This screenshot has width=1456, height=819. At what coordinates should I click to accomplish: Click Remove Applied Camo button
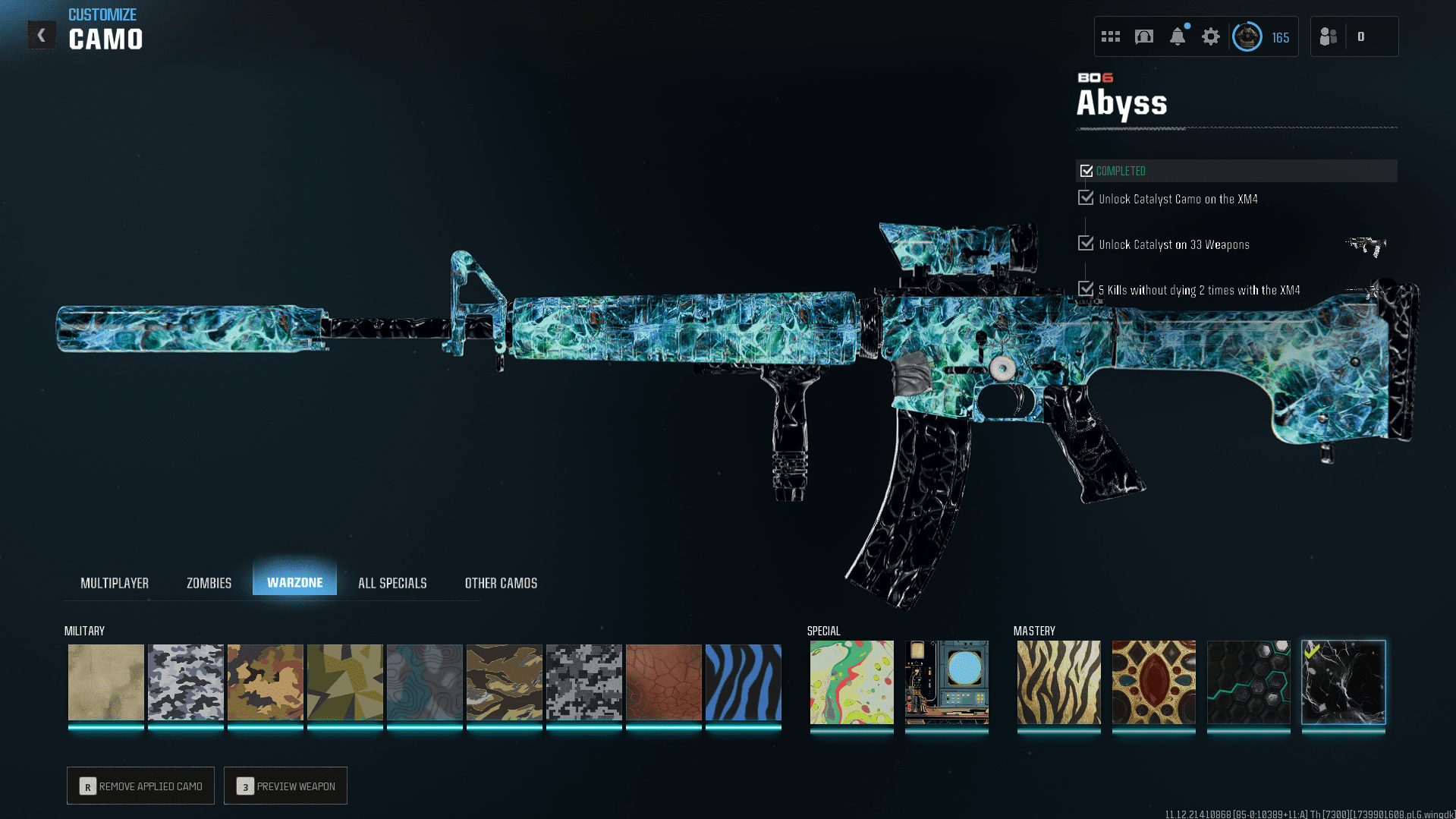pyautogui.click(x=140, y=786)
